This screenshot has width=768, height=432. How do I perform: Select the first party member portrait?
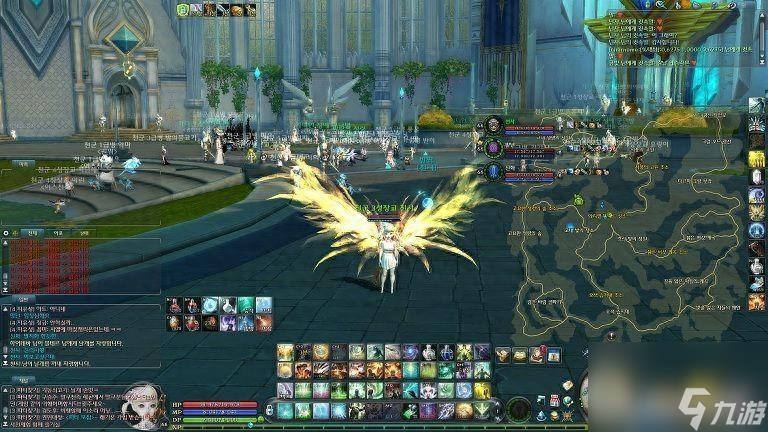click(x=493, y=126)
